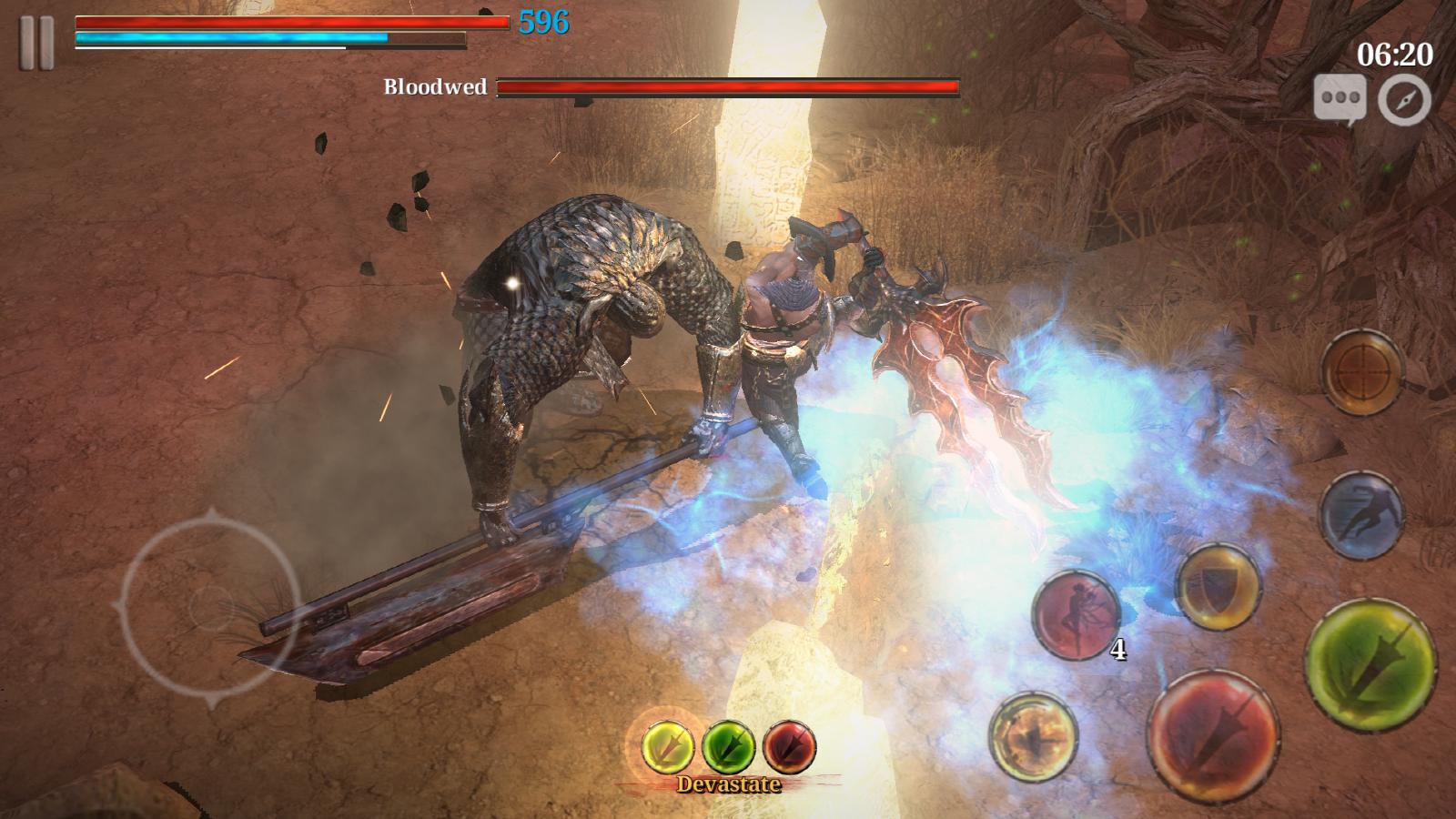Image resolution: width=1456 pixels, height=819 pixels.
Task: Tap the compass icon
Action: [x=1404, y=99]
